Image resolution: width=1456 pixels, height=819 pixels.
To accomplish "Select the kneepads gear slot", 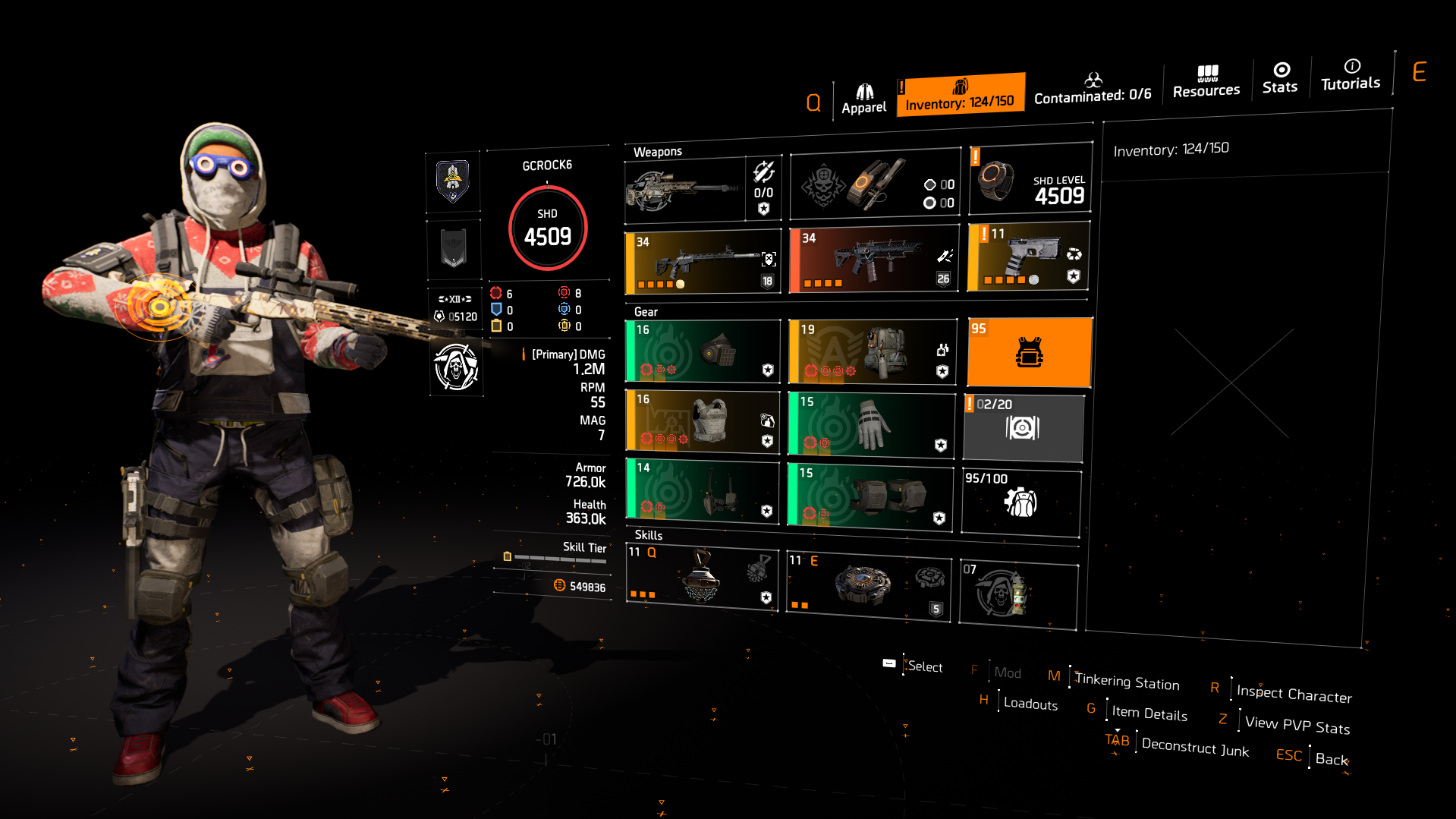I will pos(870,493).
